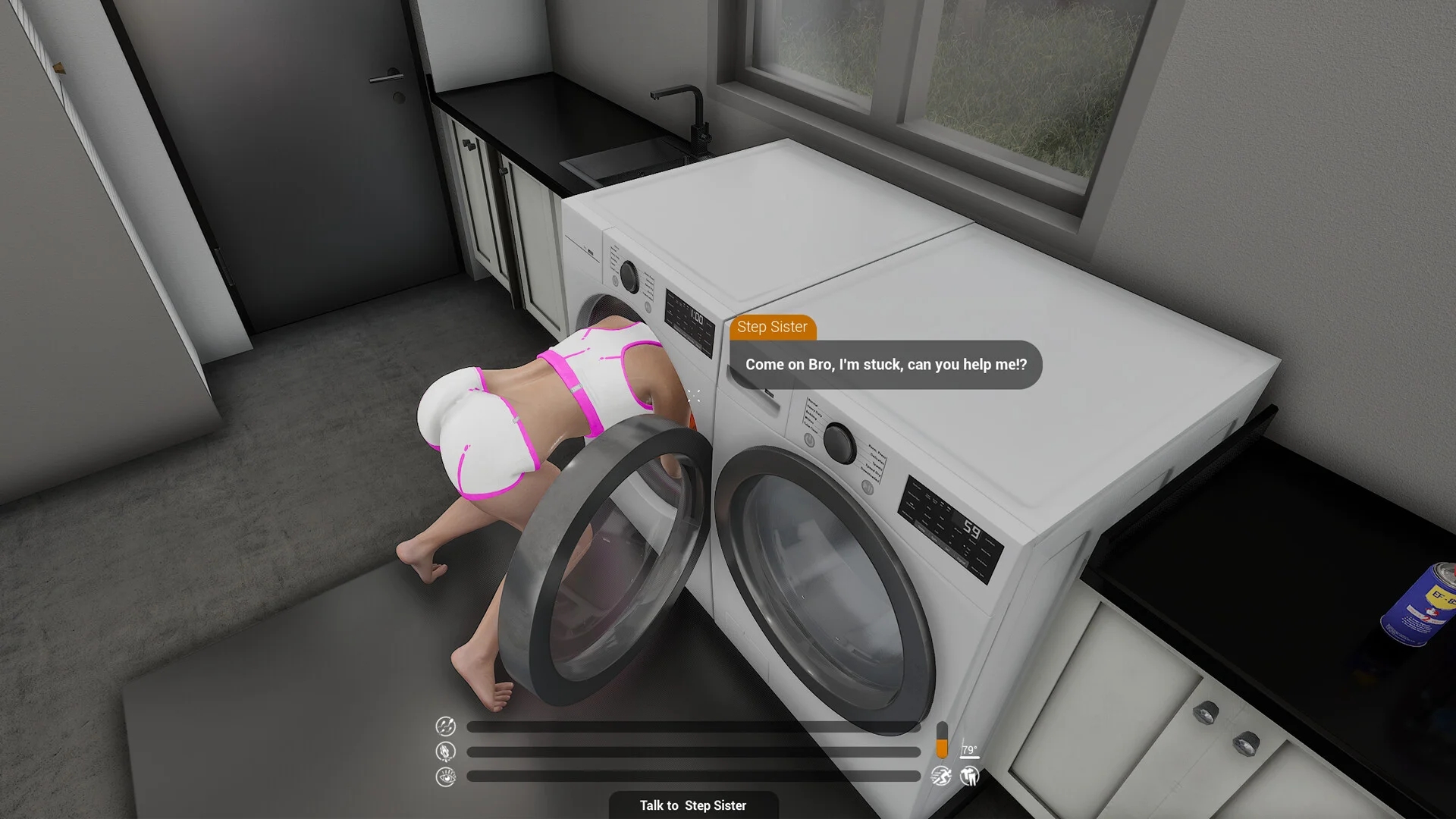
Task: Click the Step Sister name tag
Action: 773,328
